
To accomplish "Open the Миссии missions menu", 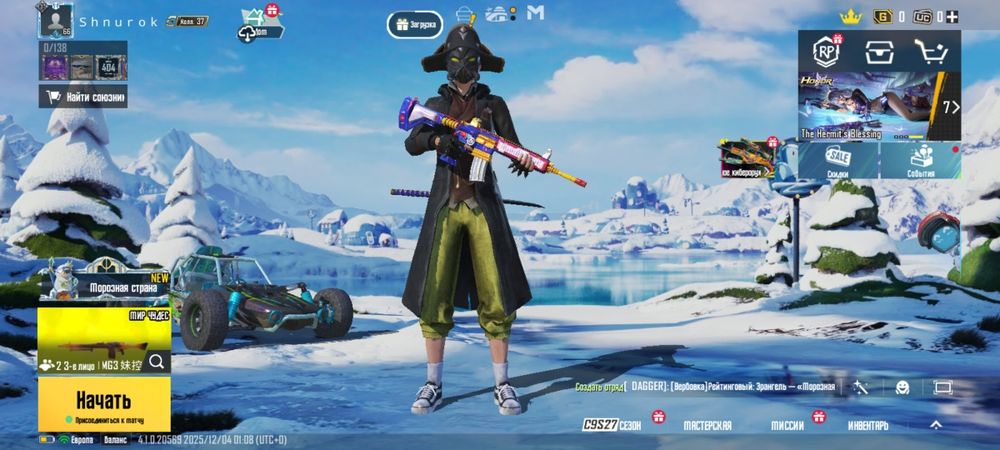I will click(789, 425).
